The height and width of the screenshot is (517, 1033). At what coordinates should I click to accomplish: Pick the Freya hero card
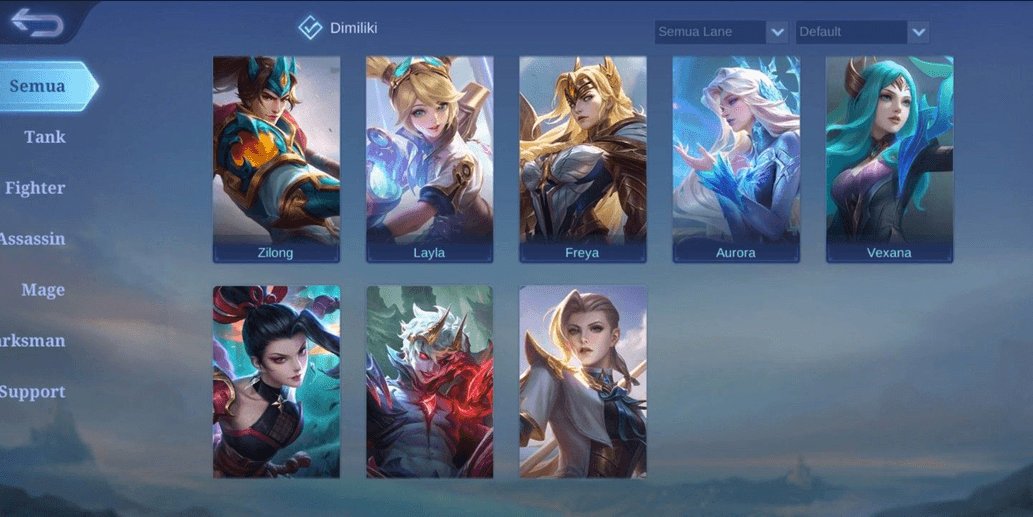tap(582, 159)
